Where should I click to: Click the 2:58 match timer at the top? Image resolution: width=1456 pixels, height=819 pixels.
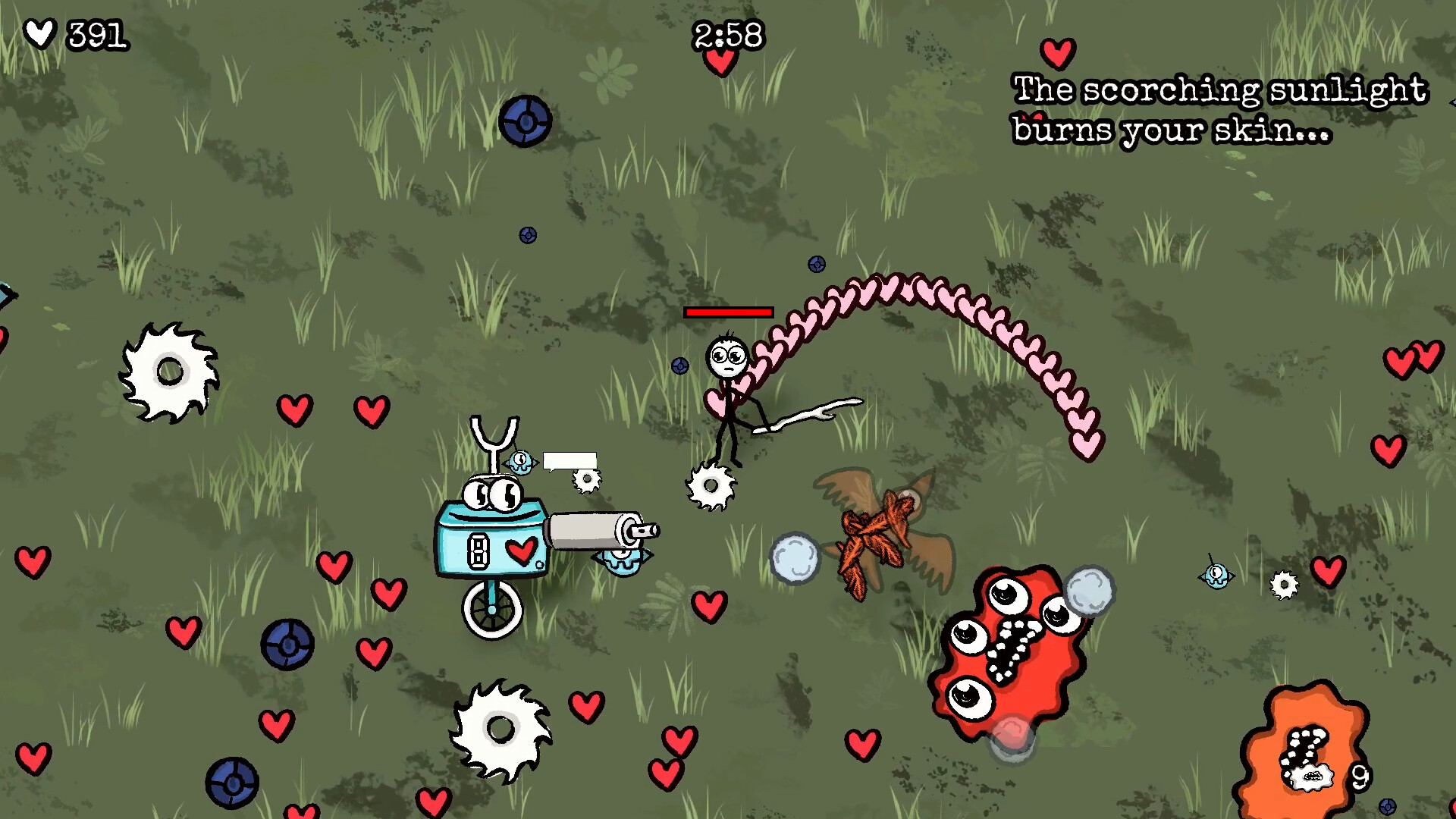730,34
